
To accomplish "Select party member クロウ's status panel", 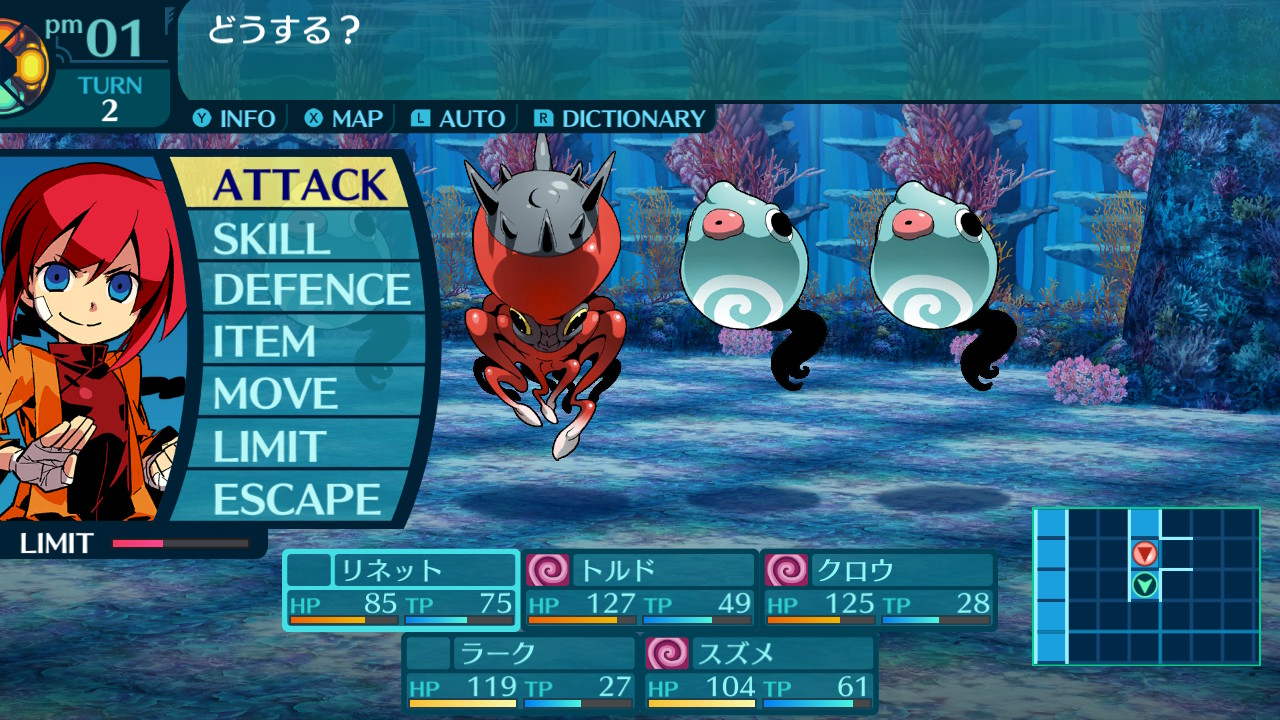I will [x=880, y=590].
